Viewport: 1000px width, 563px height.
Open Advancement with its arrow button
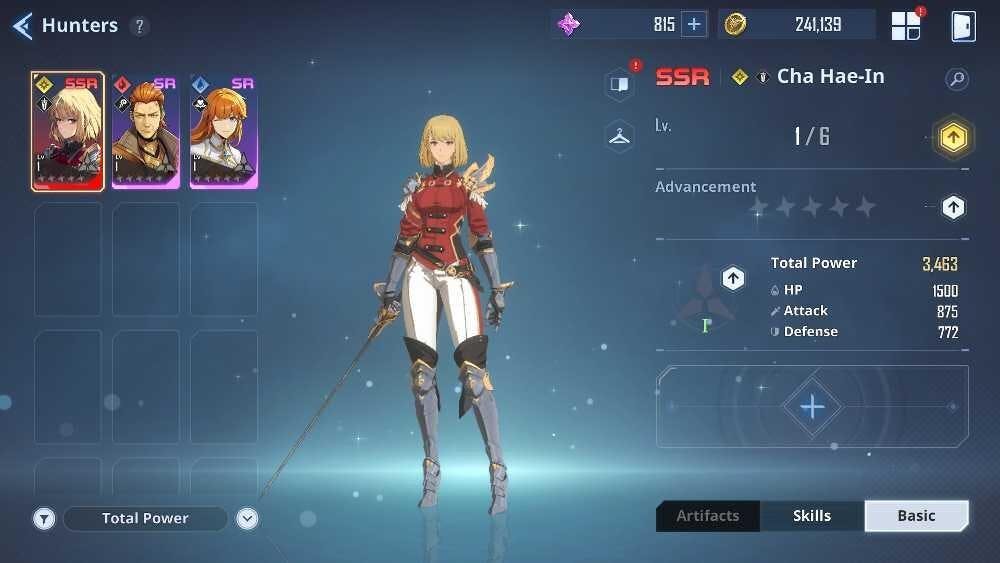(953, 207)
